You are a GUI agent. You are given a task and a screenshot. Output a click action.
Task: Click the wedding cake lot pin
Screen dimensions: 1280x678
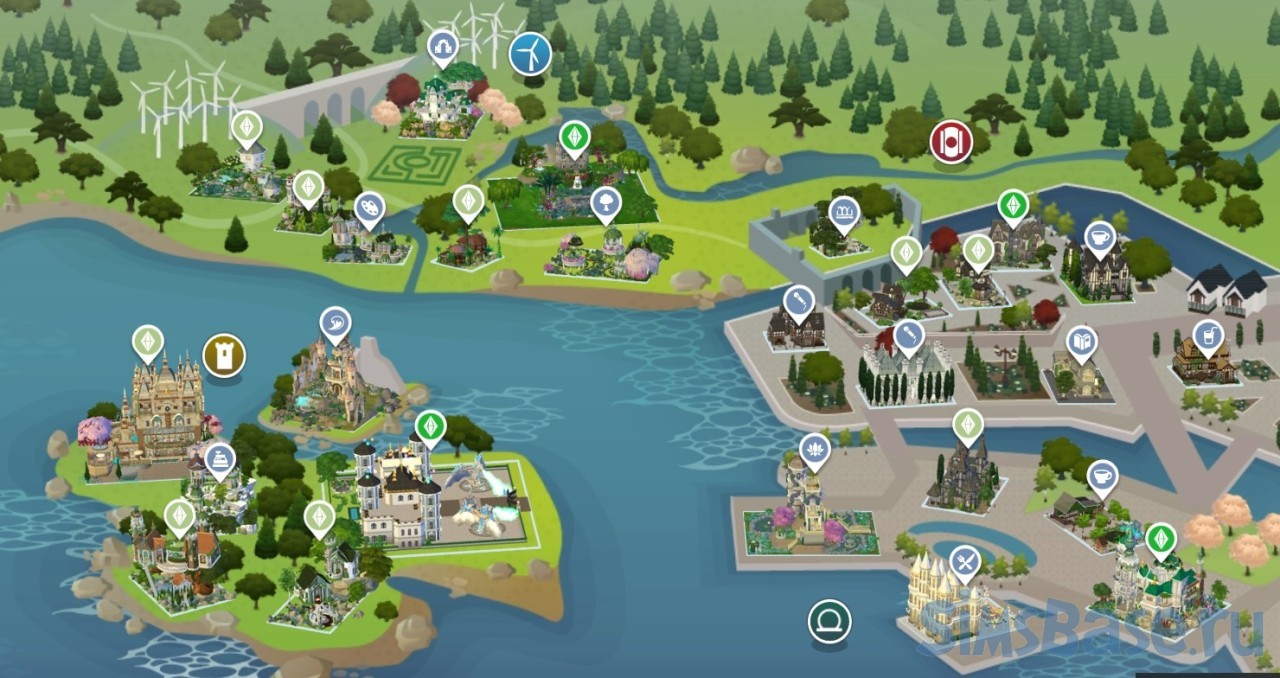(x=219, y=460)
